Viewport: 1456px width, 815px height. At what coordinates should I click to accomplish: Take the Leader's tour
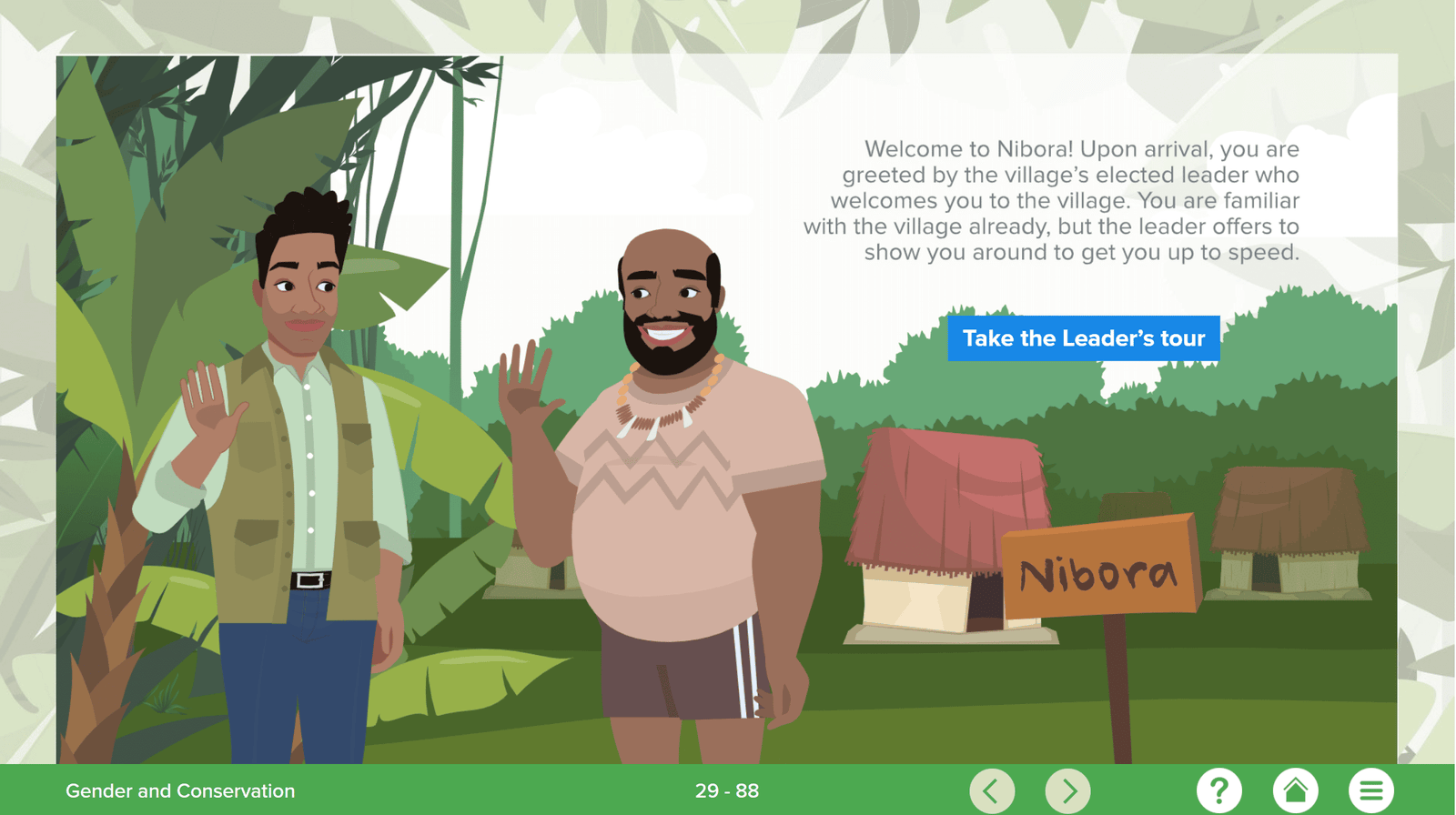[x=1083, y=338]
